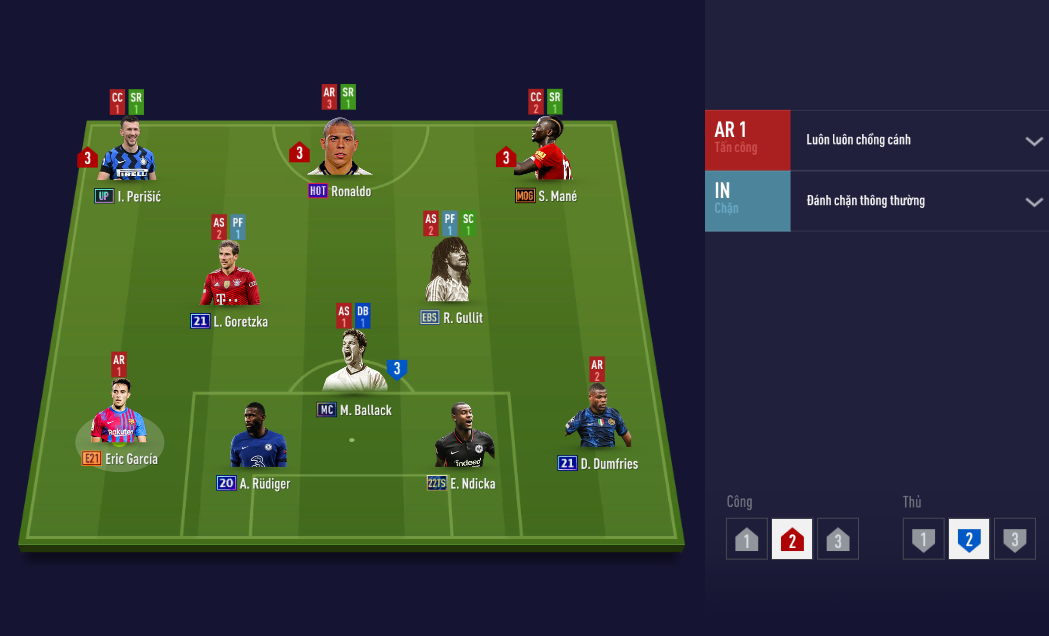Choose attack (Công) level 2
Viewport: 1049px width, 636px height.
click(x=792, y=539)
